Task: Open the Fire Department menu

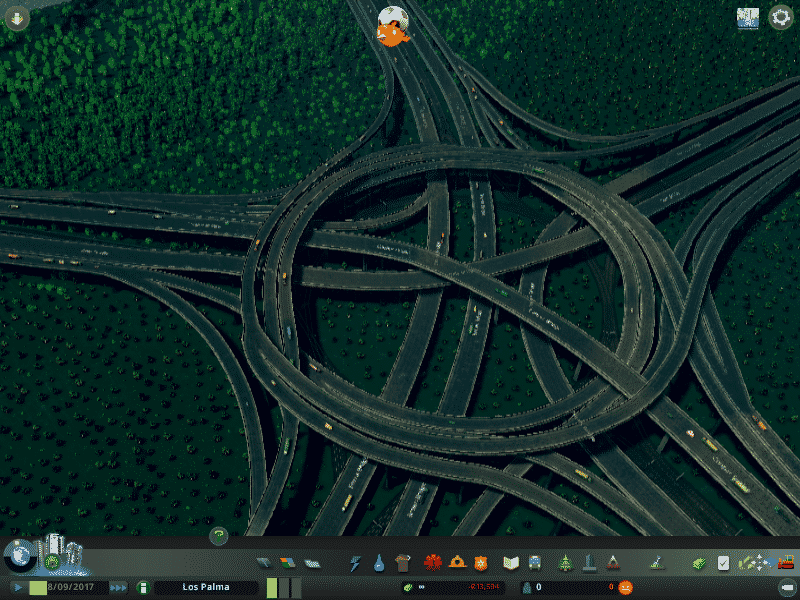Action: click(x=457, y=563)
